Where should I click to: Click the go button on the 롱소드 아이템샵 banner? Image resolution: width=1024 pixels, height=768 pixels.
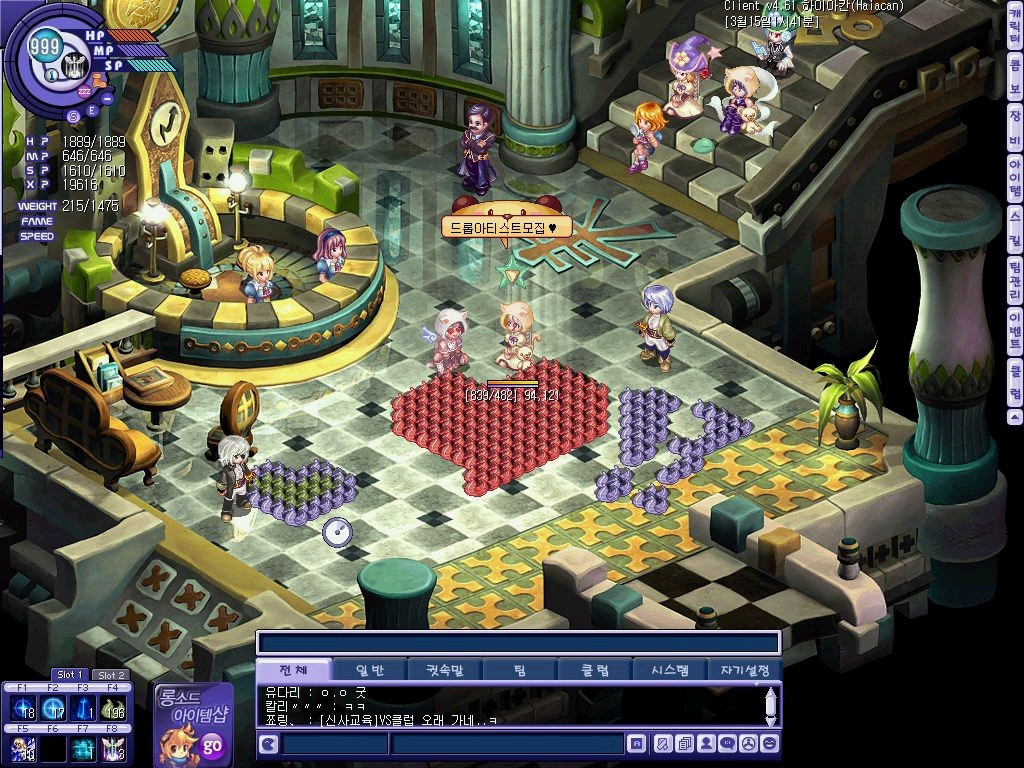click(211, 745)
